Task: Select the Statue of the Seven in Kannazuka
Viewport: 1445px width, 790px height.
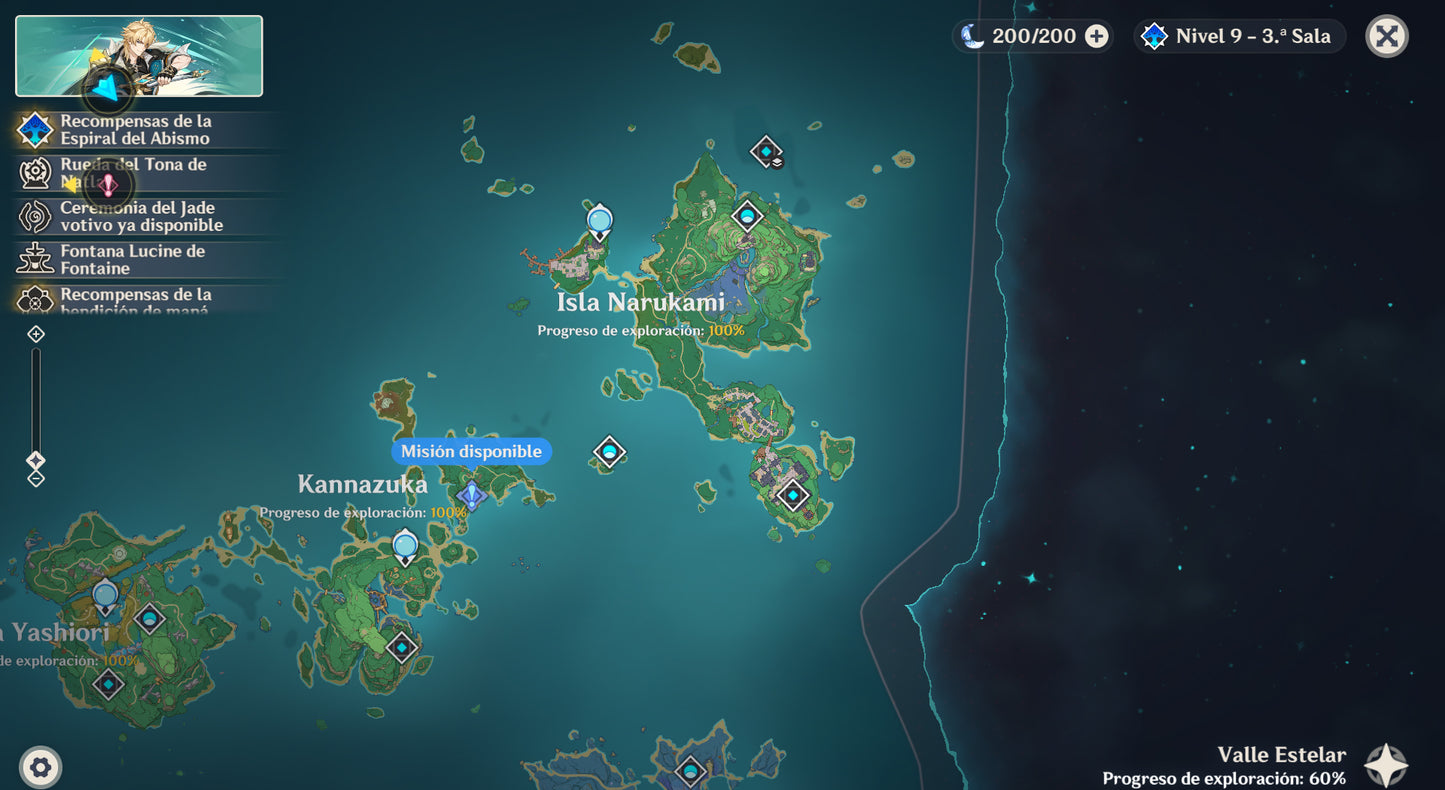Action: tap(405, 546)
